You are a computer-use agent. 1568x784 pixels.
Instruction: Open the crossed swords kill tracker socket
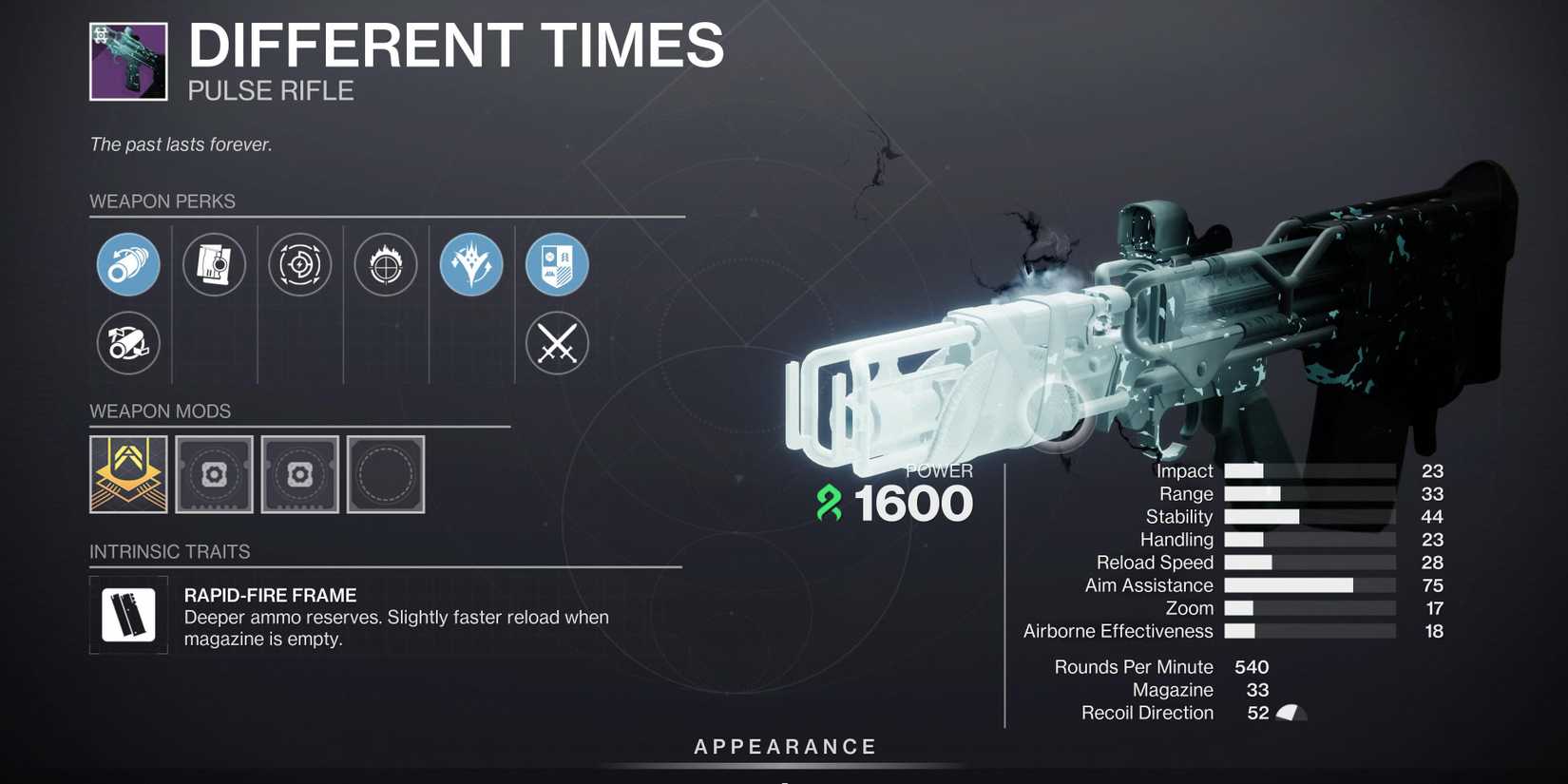[556, 343]
